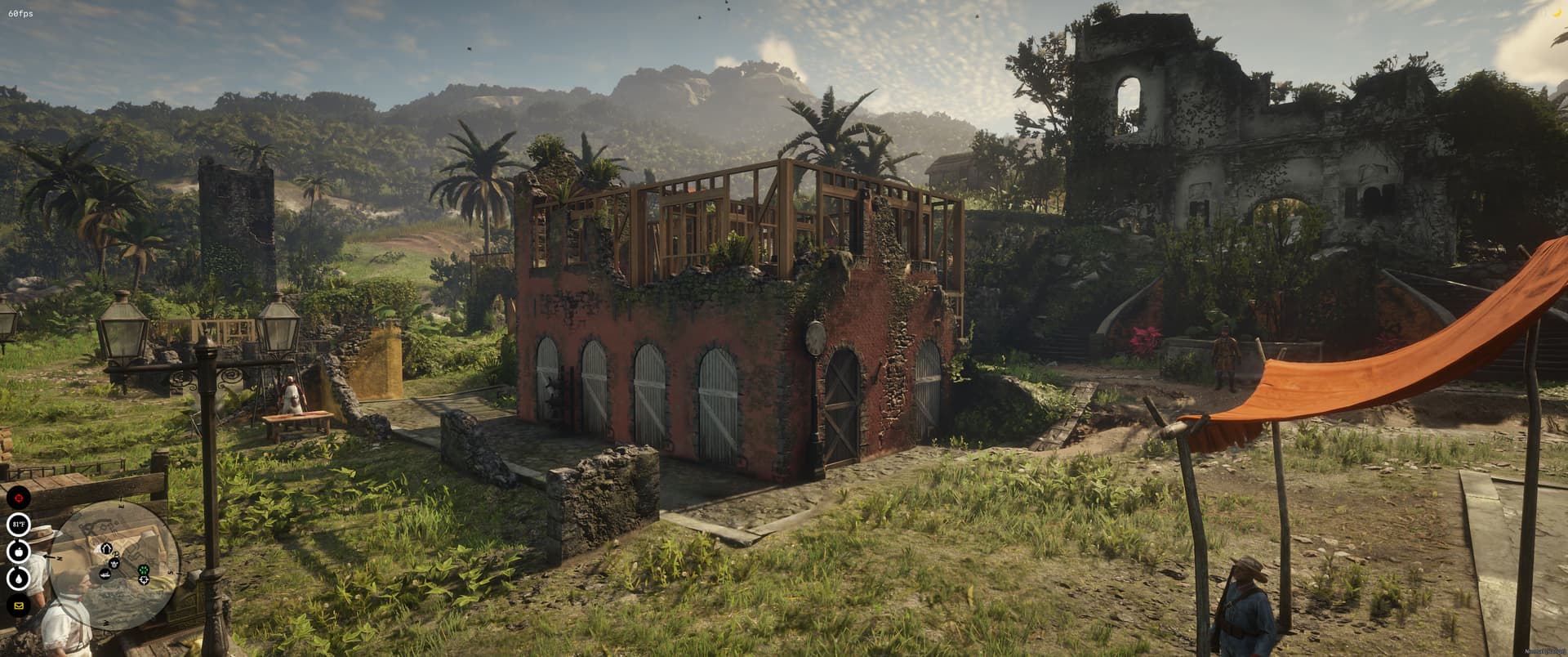
Task: Toggle the red voice range indicator
Action: (x=19, y=498)
